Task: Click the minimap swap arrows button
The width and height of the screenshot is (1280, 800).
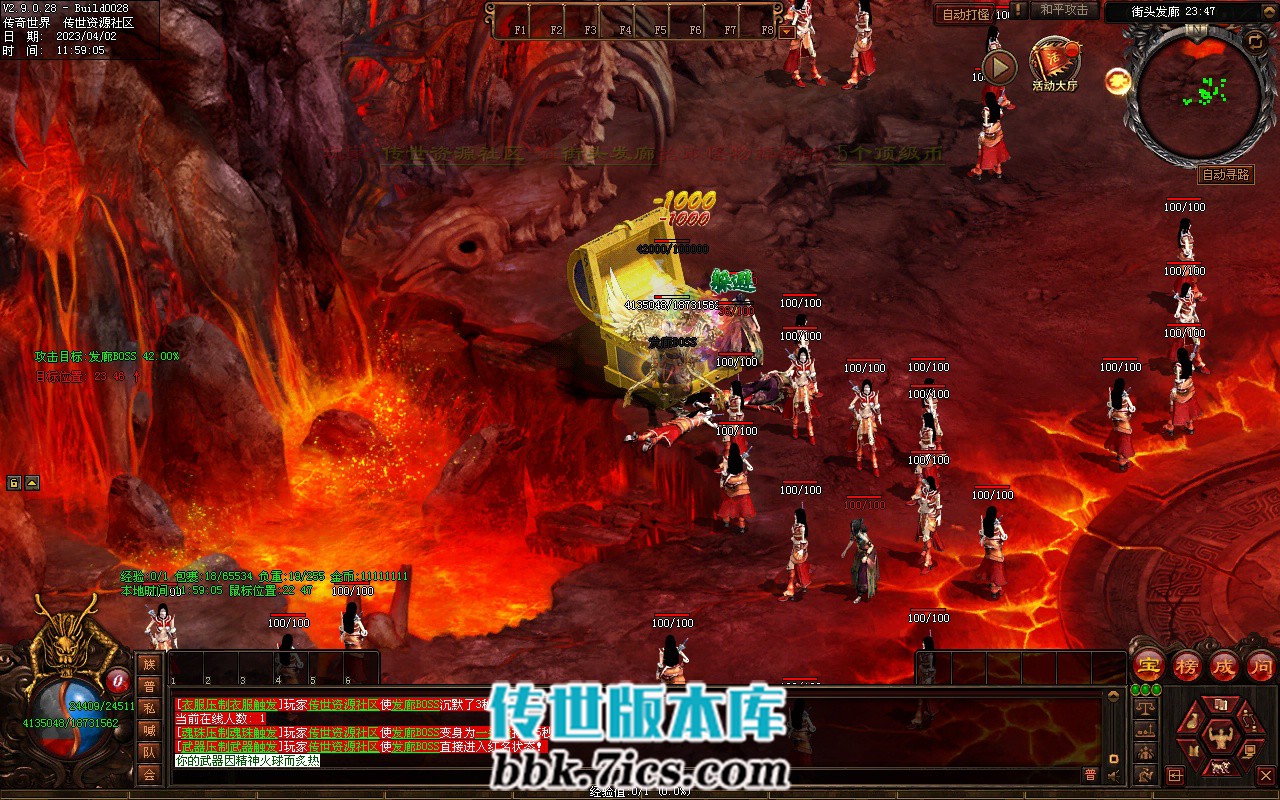Action: (1254, 41)
